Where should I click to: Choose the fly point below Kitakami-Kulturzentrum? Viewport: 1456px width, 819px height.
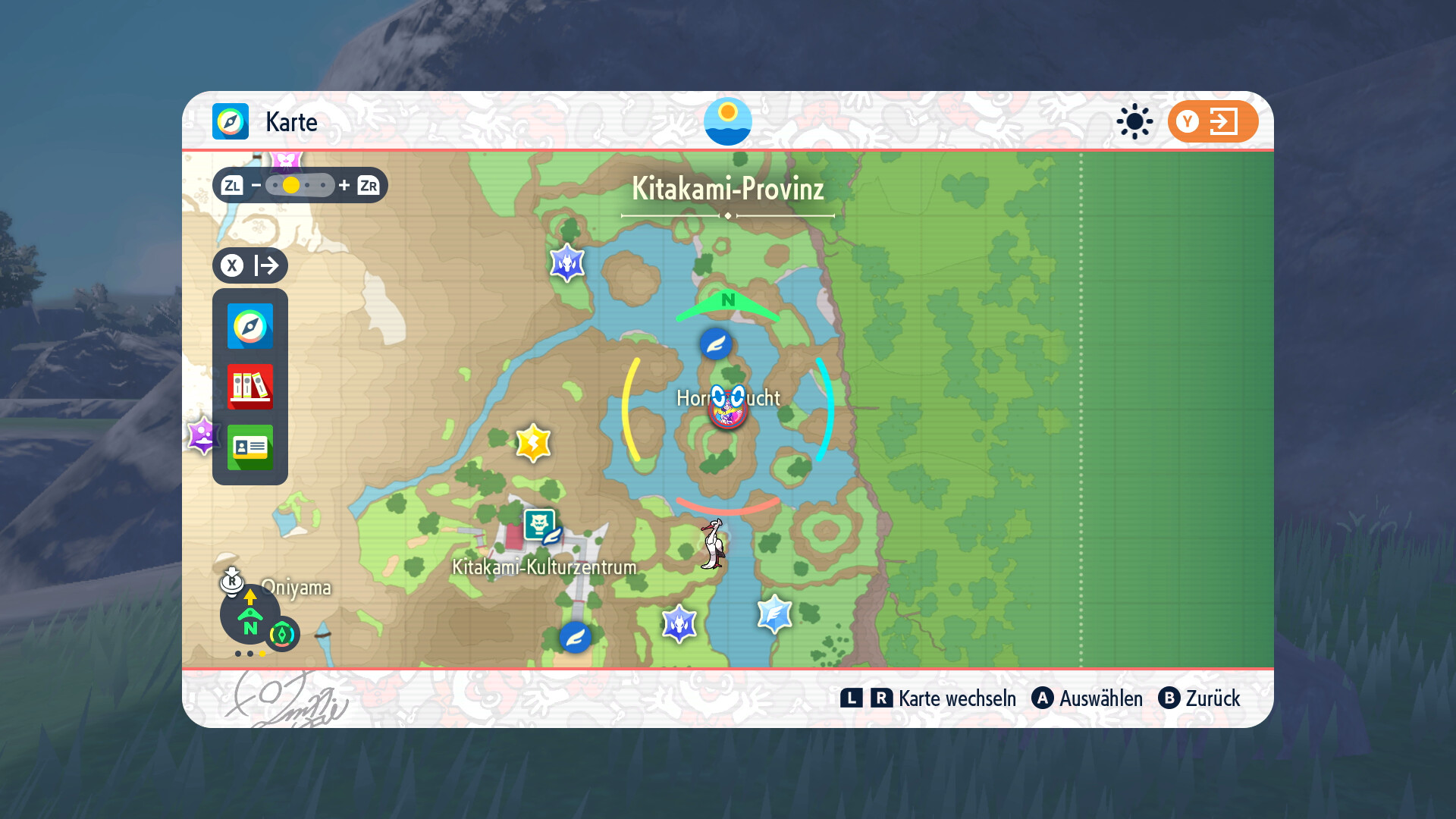(x=575, y=637)
